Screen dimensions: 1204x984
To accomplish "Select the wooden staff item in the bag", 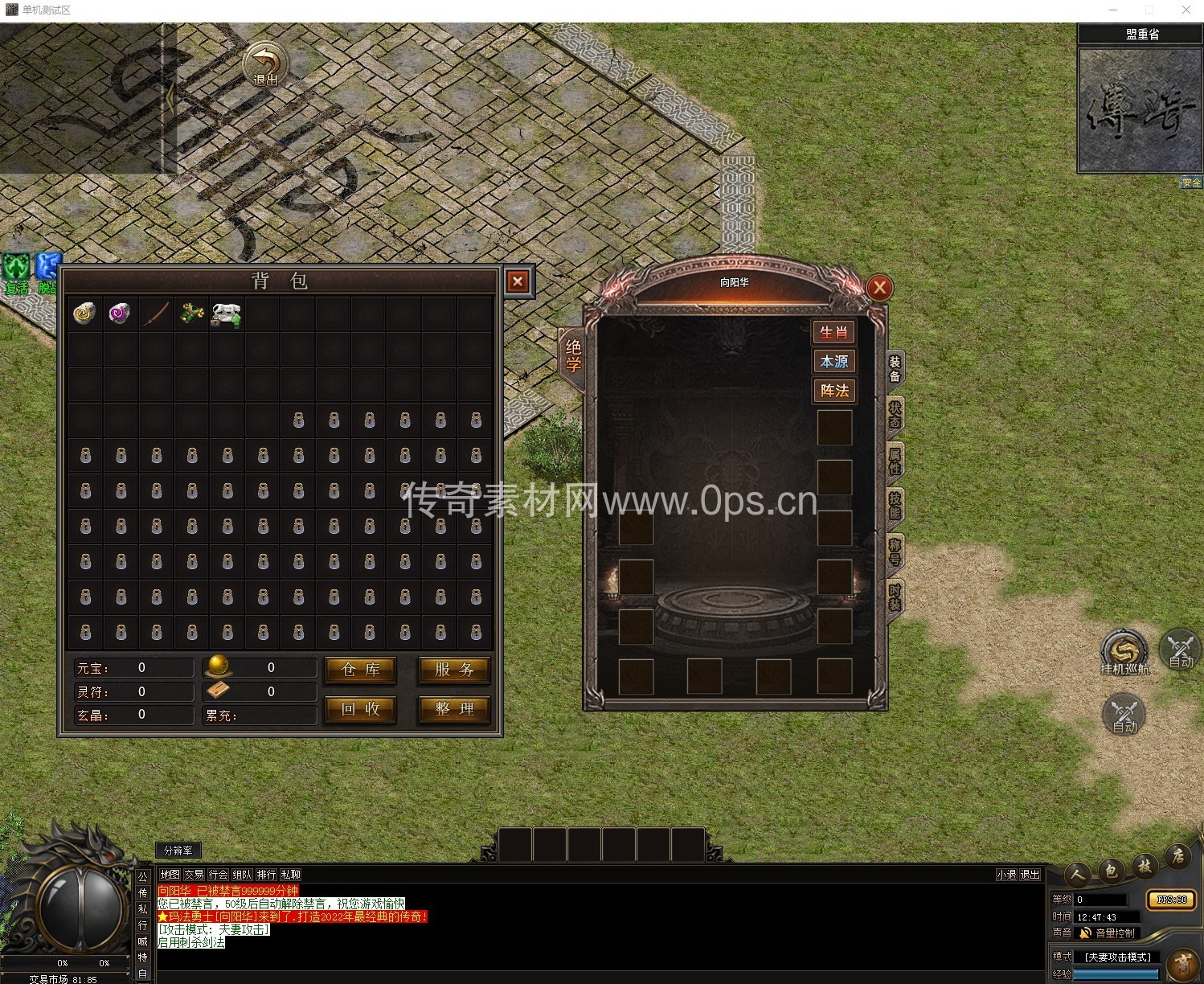I will click(x=156, y=314).
